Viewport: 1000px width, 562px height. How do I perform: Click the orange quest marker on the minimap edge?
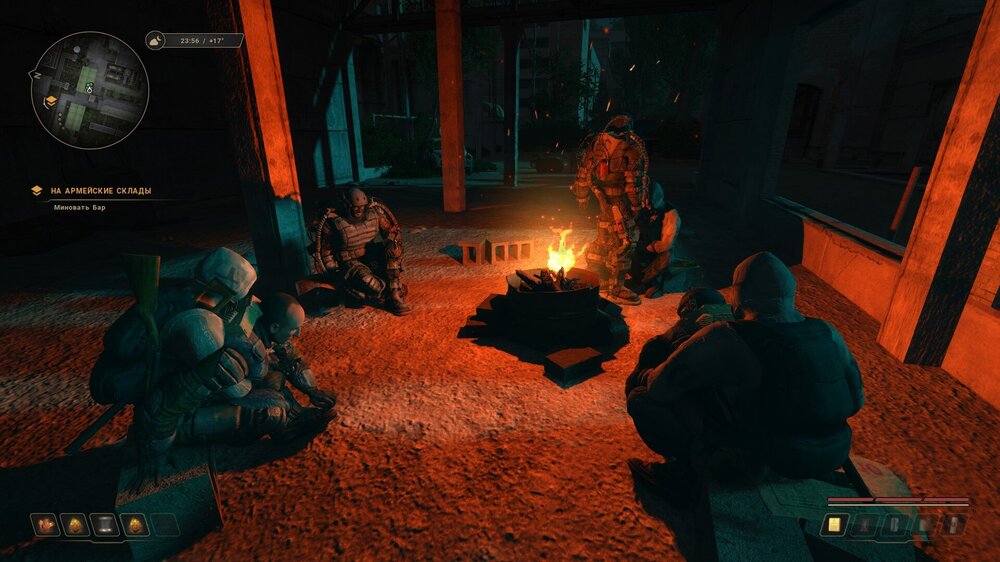50,101
